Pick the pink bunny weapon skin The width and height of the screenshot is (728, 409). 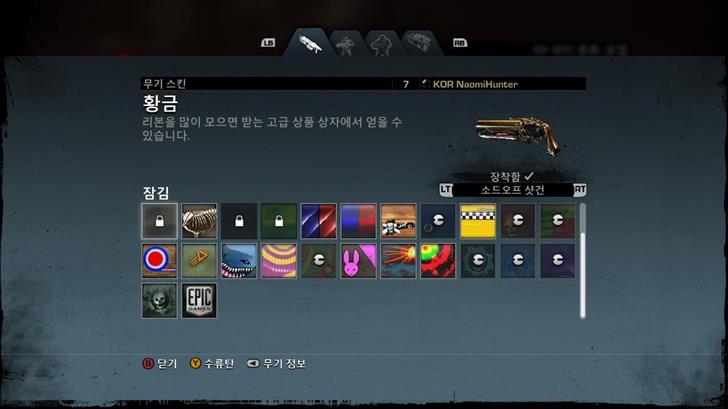tap(358, 261)
